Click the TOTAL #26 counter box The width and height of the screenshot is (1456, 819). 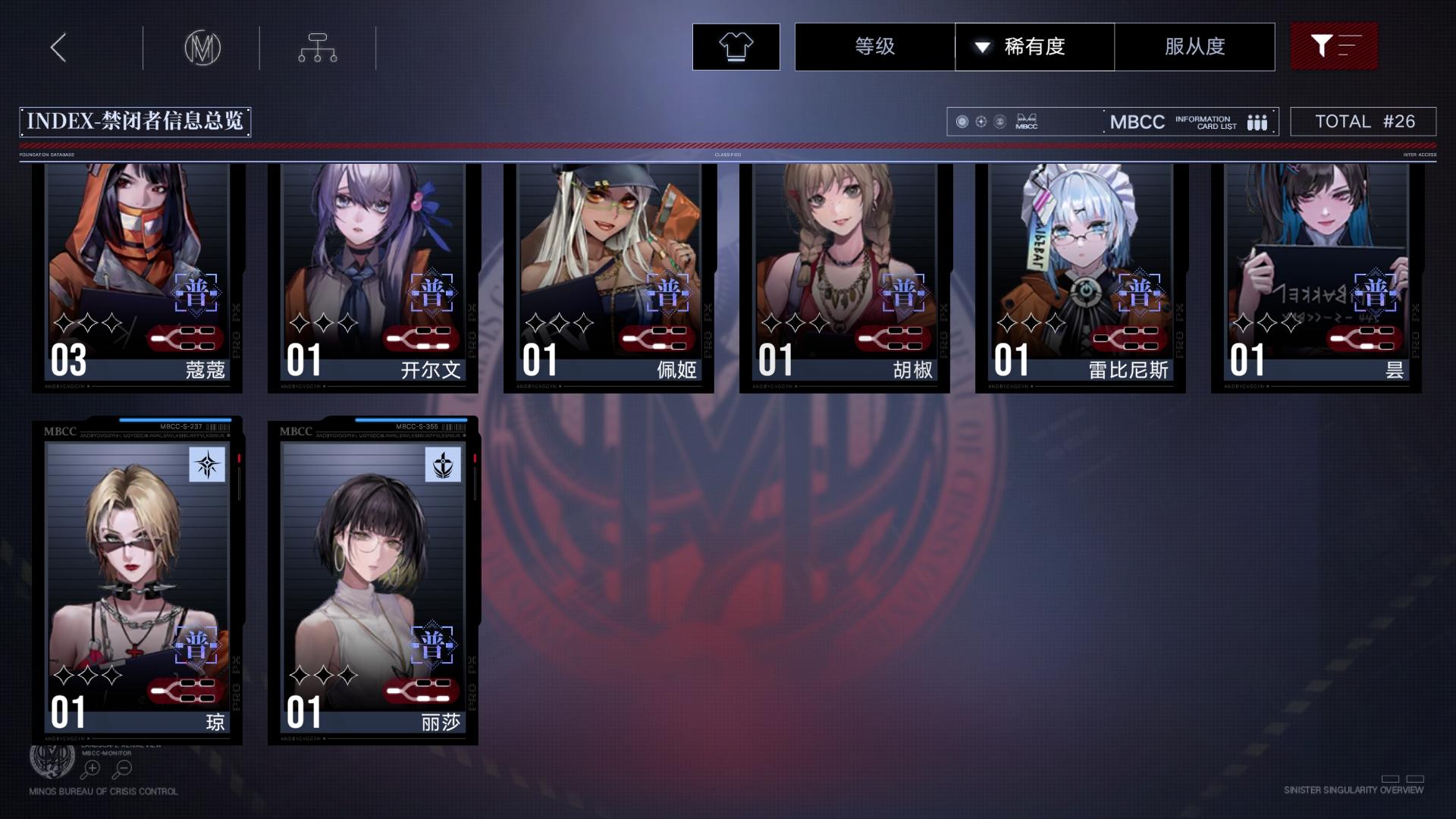click(x=1363, y=121)
